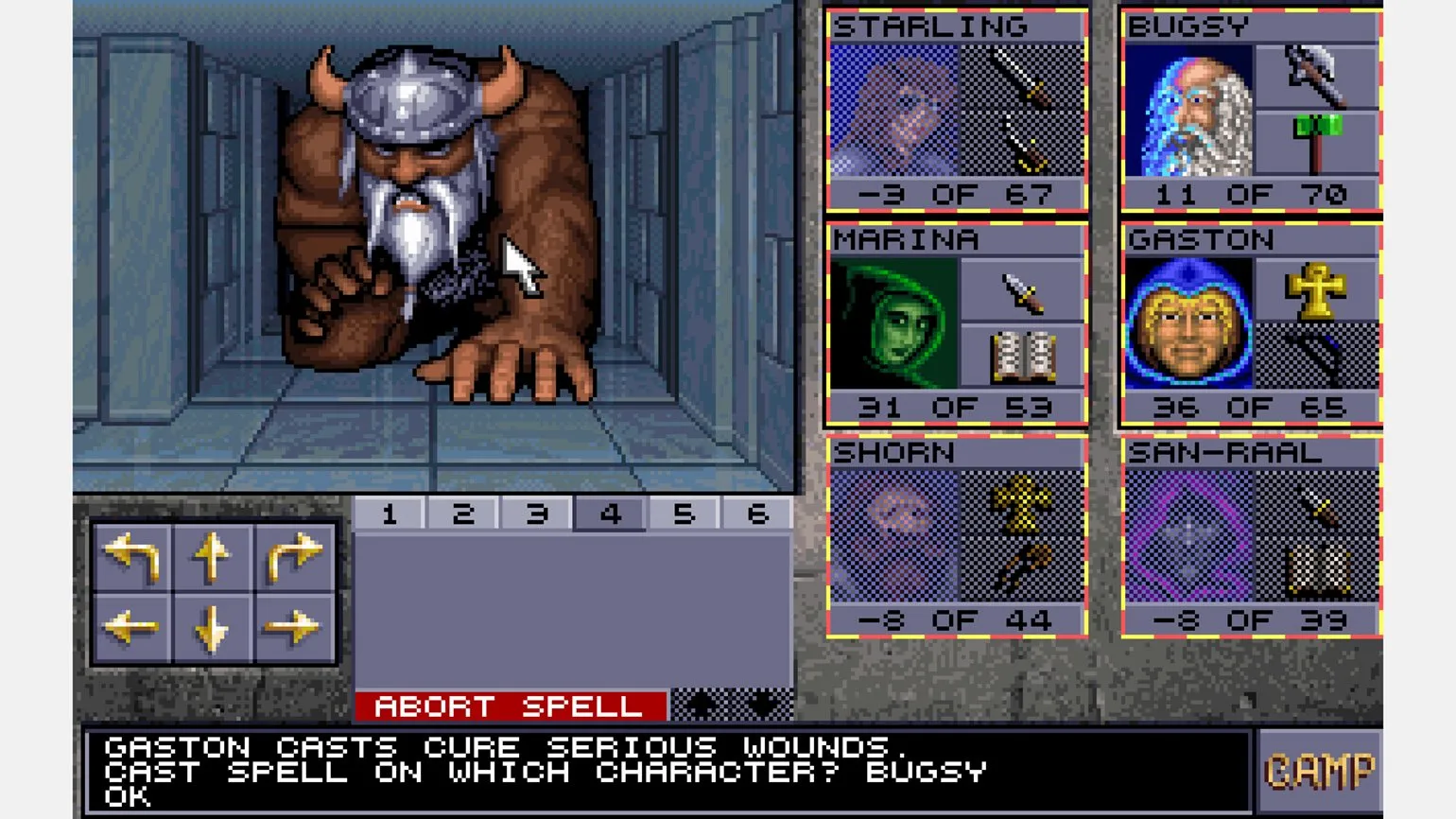The width and height of the screenshot is (1456, 819).
Task: Select Gaston's portrait
Action: click(1187, 324)
